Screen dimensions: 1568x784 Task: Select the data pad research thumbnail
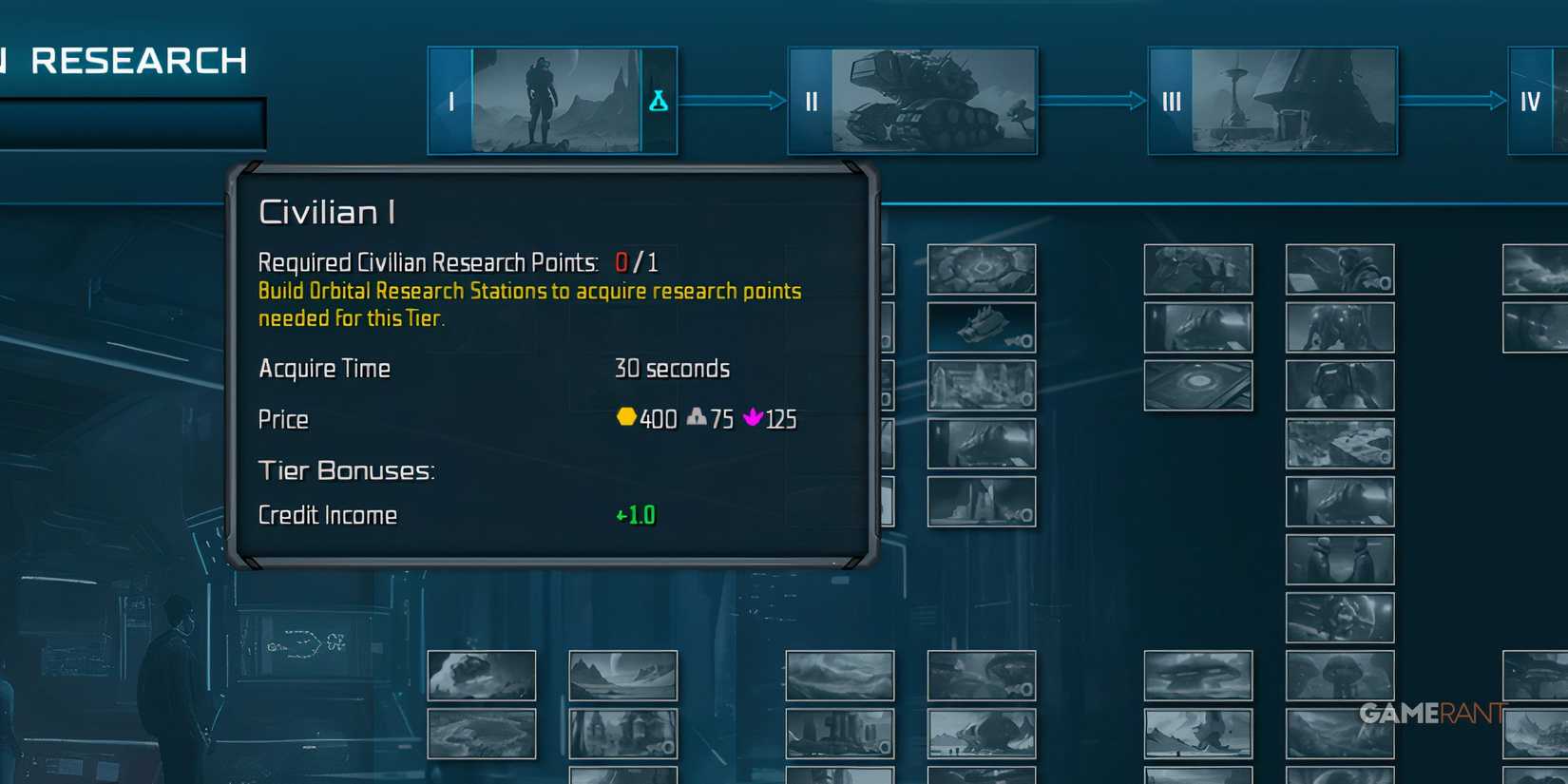(x=1200, y=384)
